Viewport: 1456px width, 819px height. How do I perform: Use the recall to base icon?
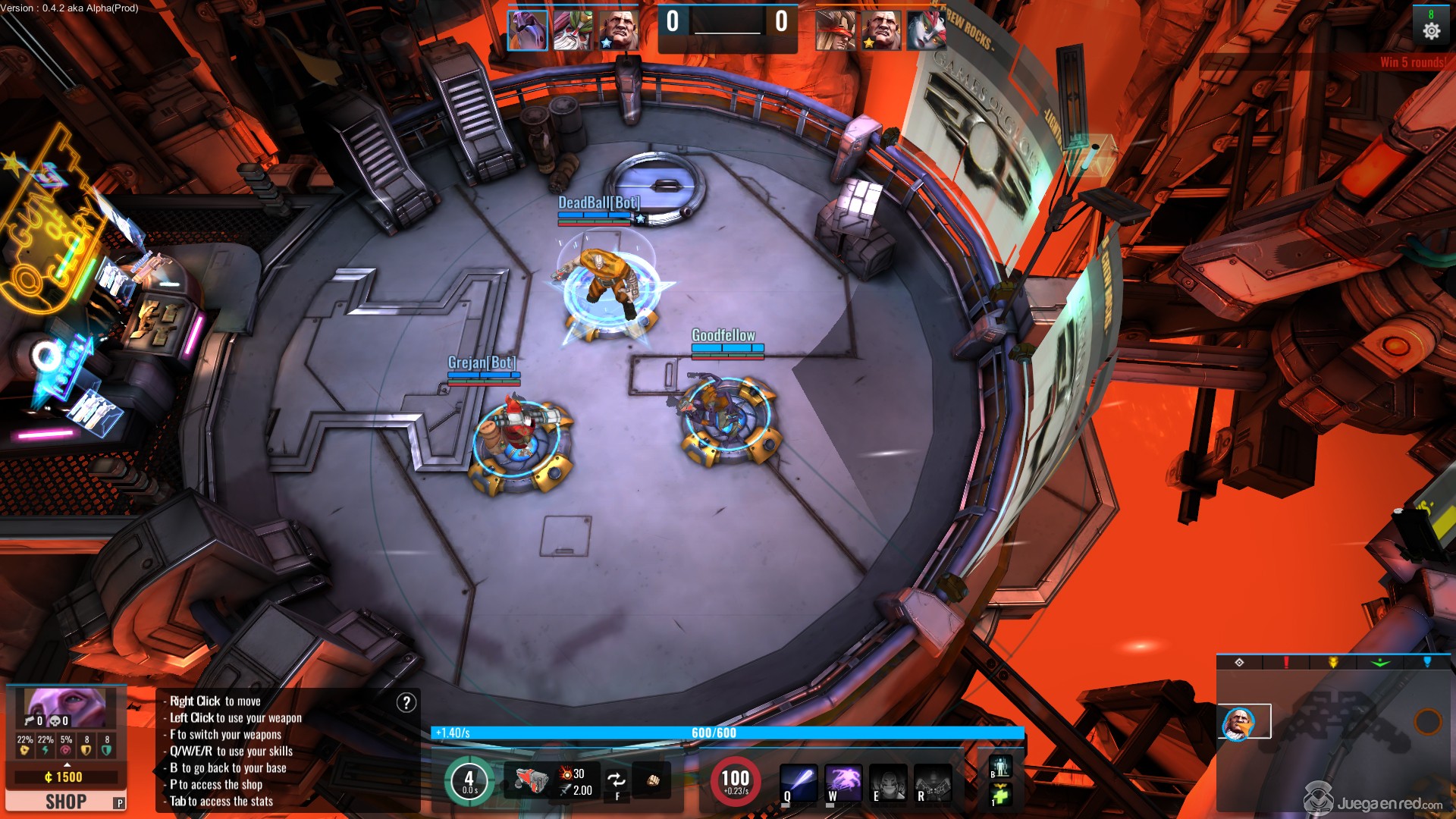tap(1000, 767)
